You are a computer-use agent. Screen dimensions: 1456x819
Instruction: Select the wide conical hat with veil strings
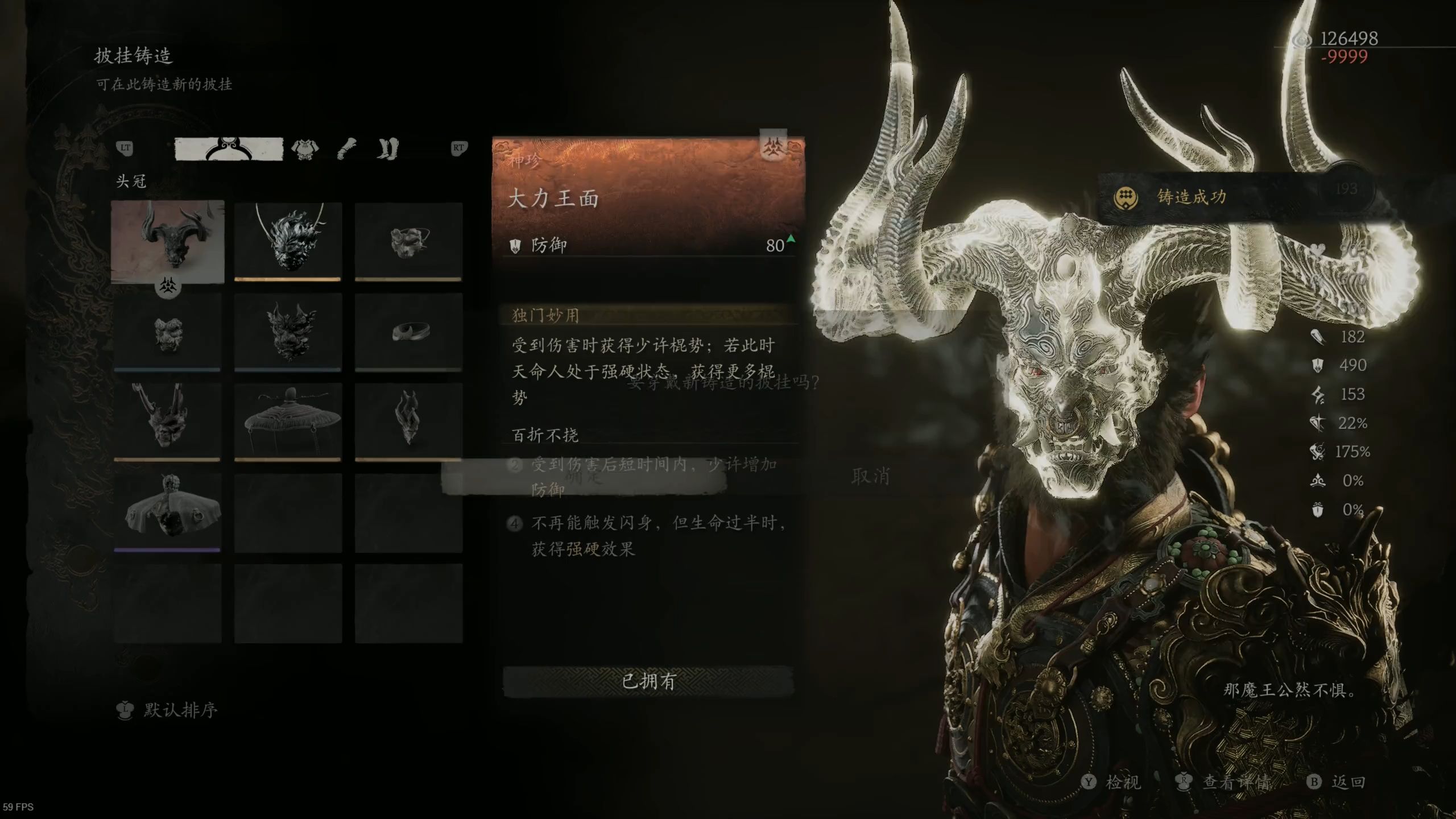pos(288,421)
